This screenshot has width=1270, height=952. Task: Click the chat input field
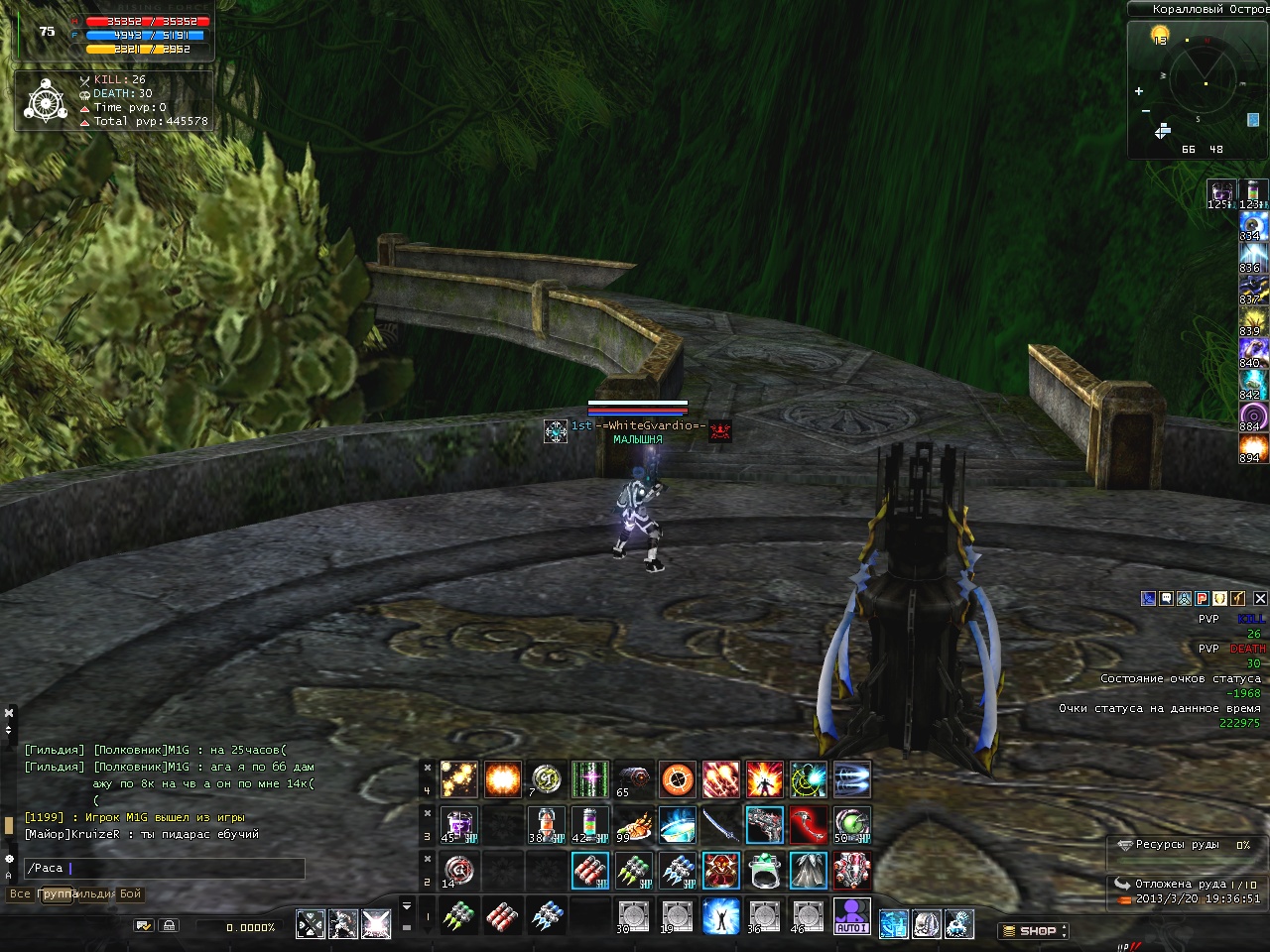tap(164, 869)
